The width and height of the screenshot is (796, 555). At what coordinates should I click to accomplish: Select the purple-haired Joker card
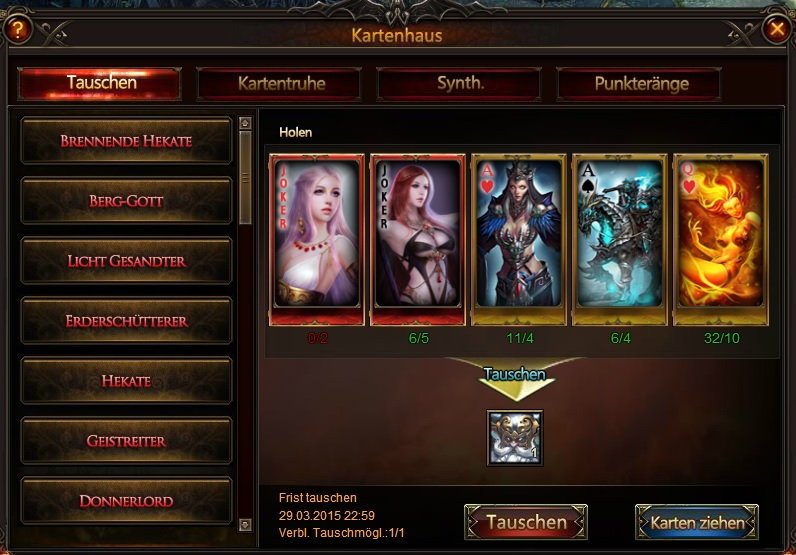click(317, 238)
